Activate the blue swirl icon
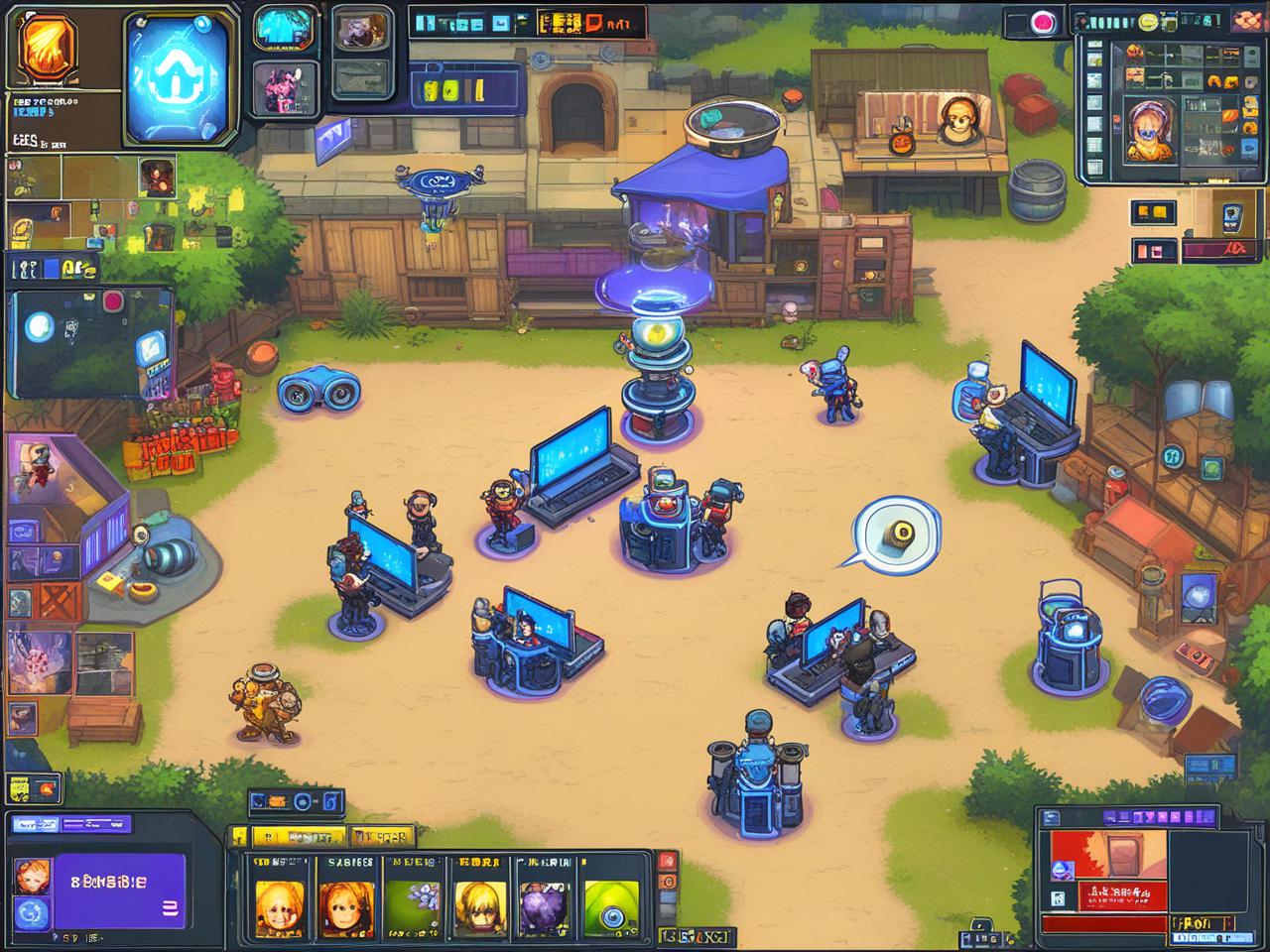 (x=32, y=912)
